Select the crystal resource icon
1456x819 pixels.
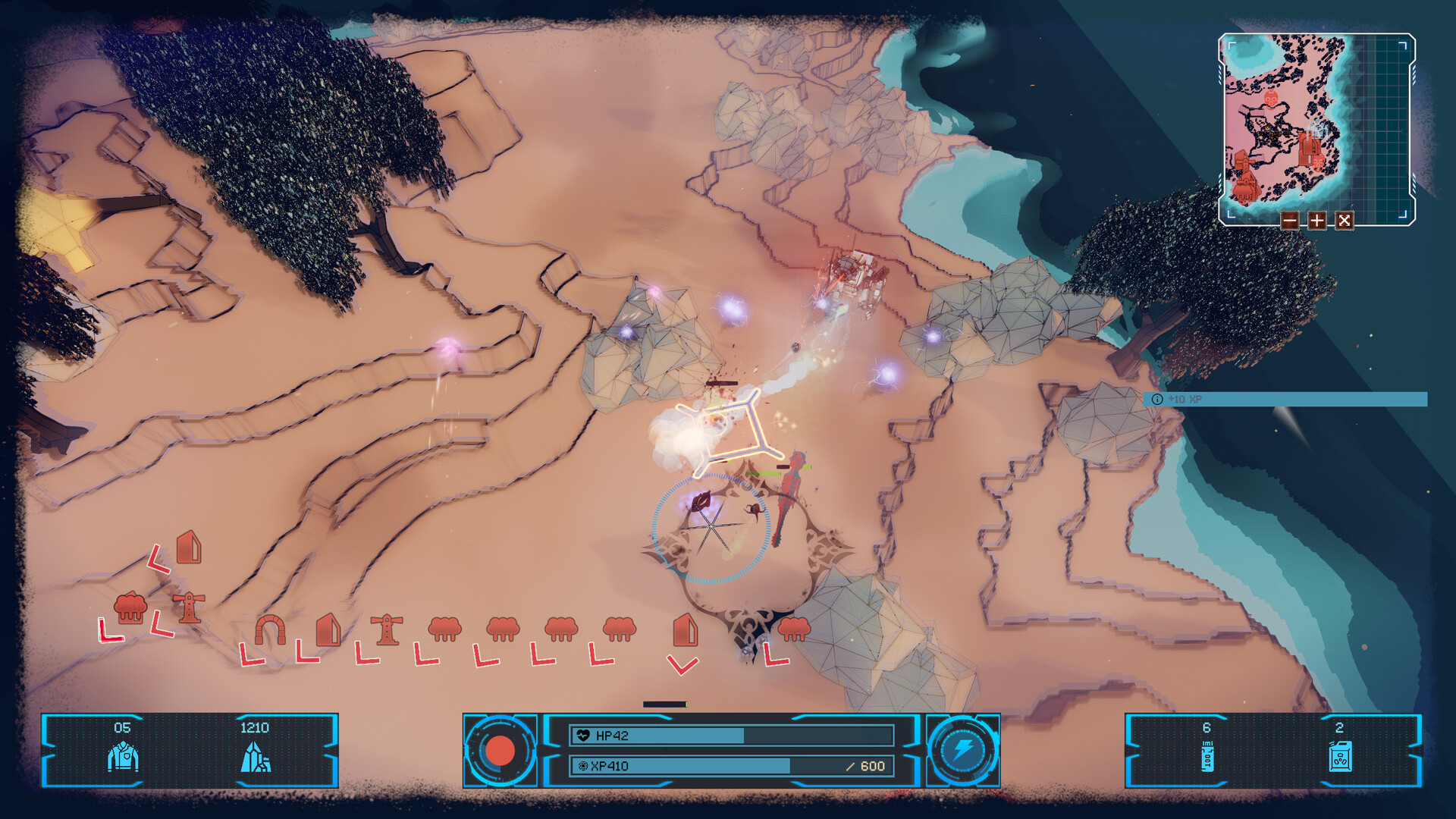click(255, 756)
